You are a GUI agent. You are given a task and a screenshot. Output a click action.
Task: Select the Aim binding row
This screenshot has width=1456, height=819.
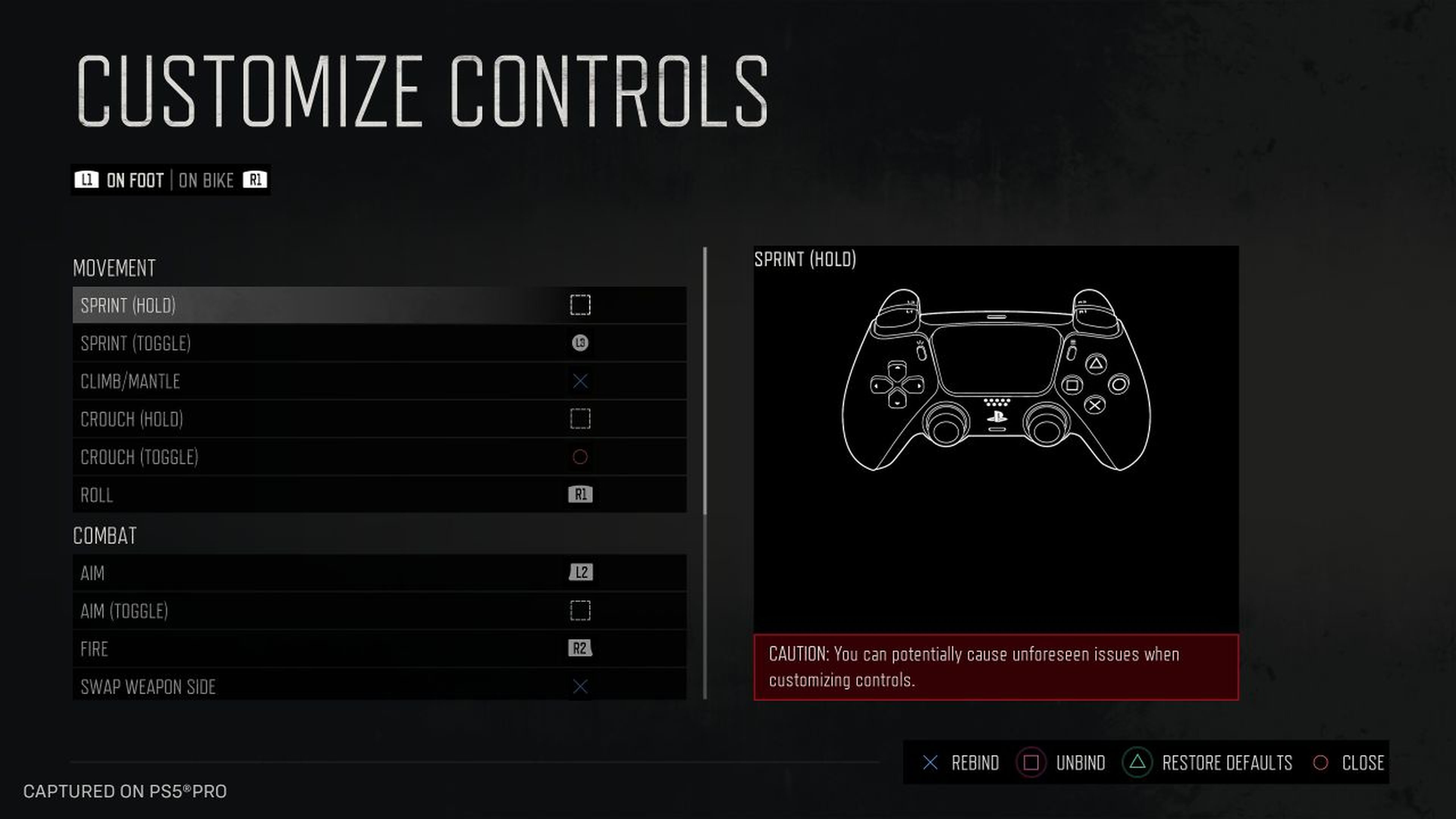379,573
